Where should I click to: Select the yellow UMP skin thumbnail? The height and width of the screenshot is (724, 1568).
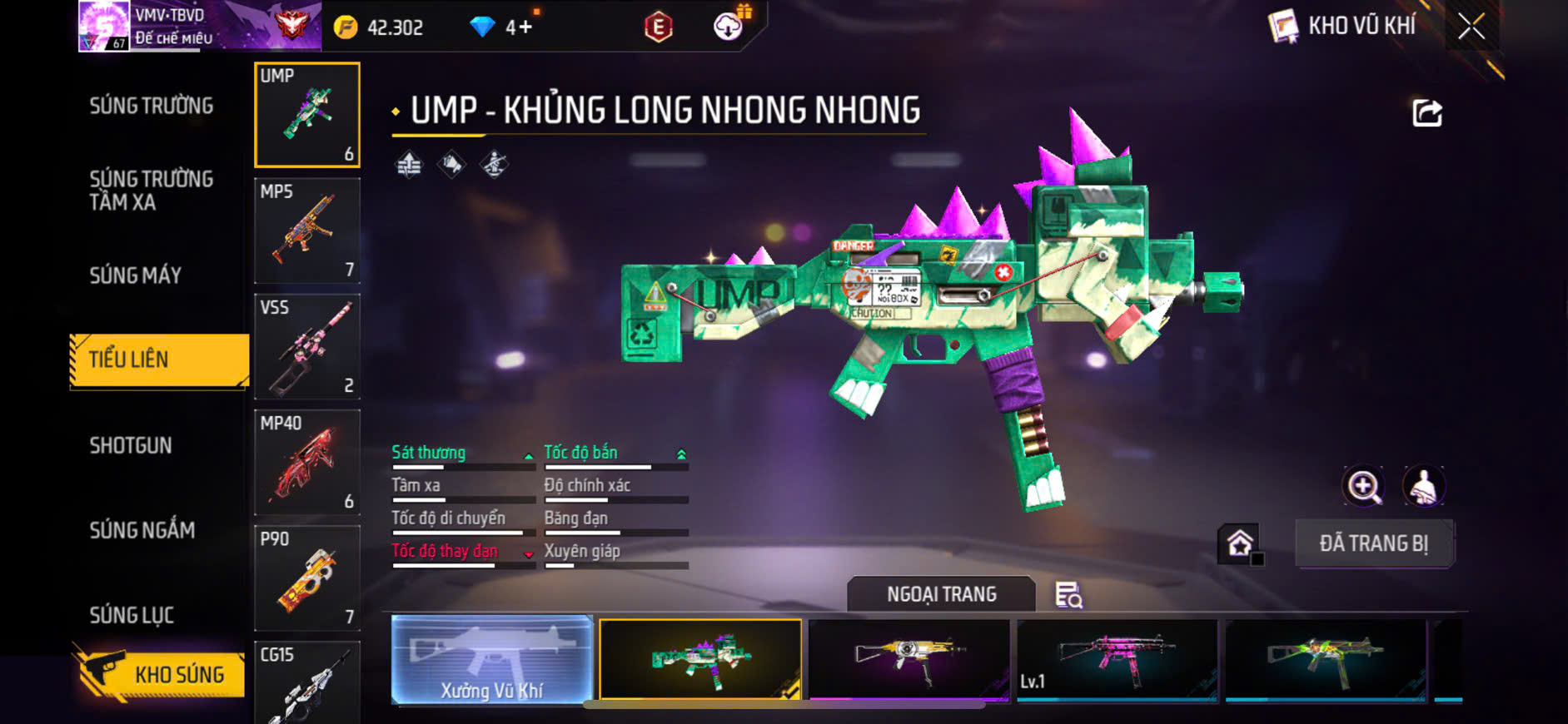(908, 660)
